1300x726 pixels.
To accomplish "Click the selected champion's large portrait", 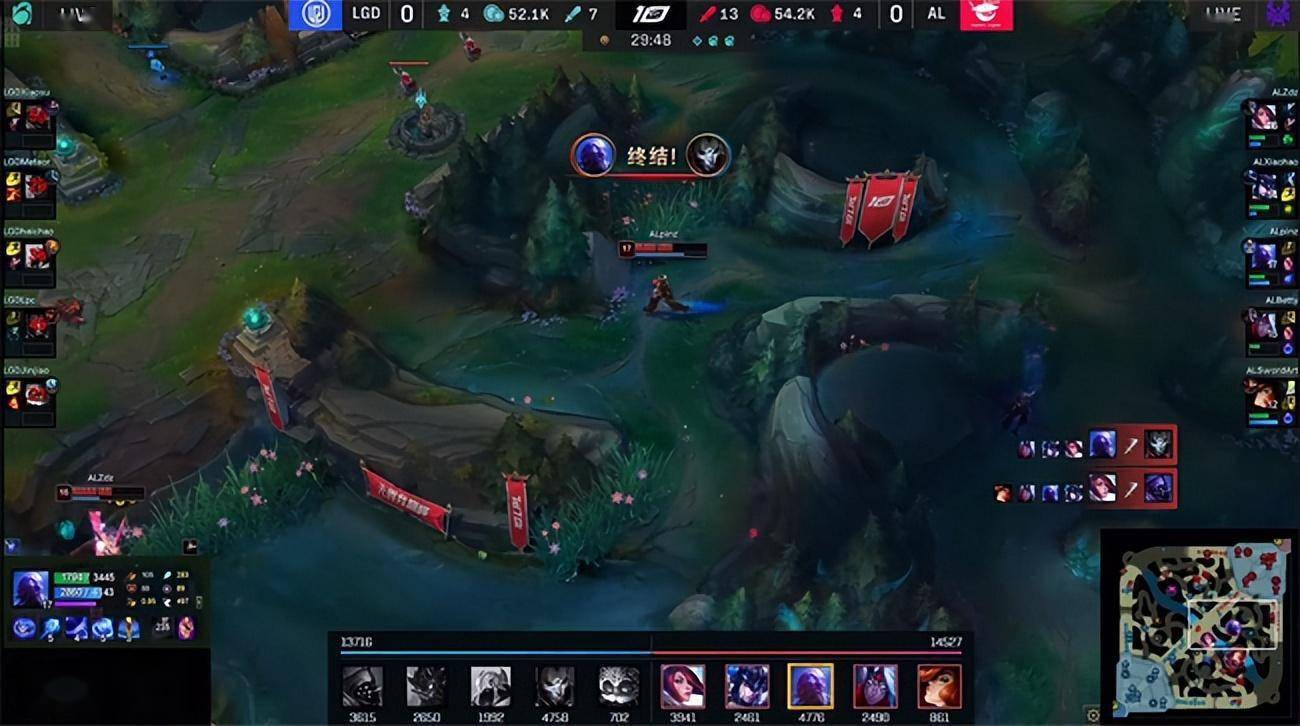I will 31,588.
